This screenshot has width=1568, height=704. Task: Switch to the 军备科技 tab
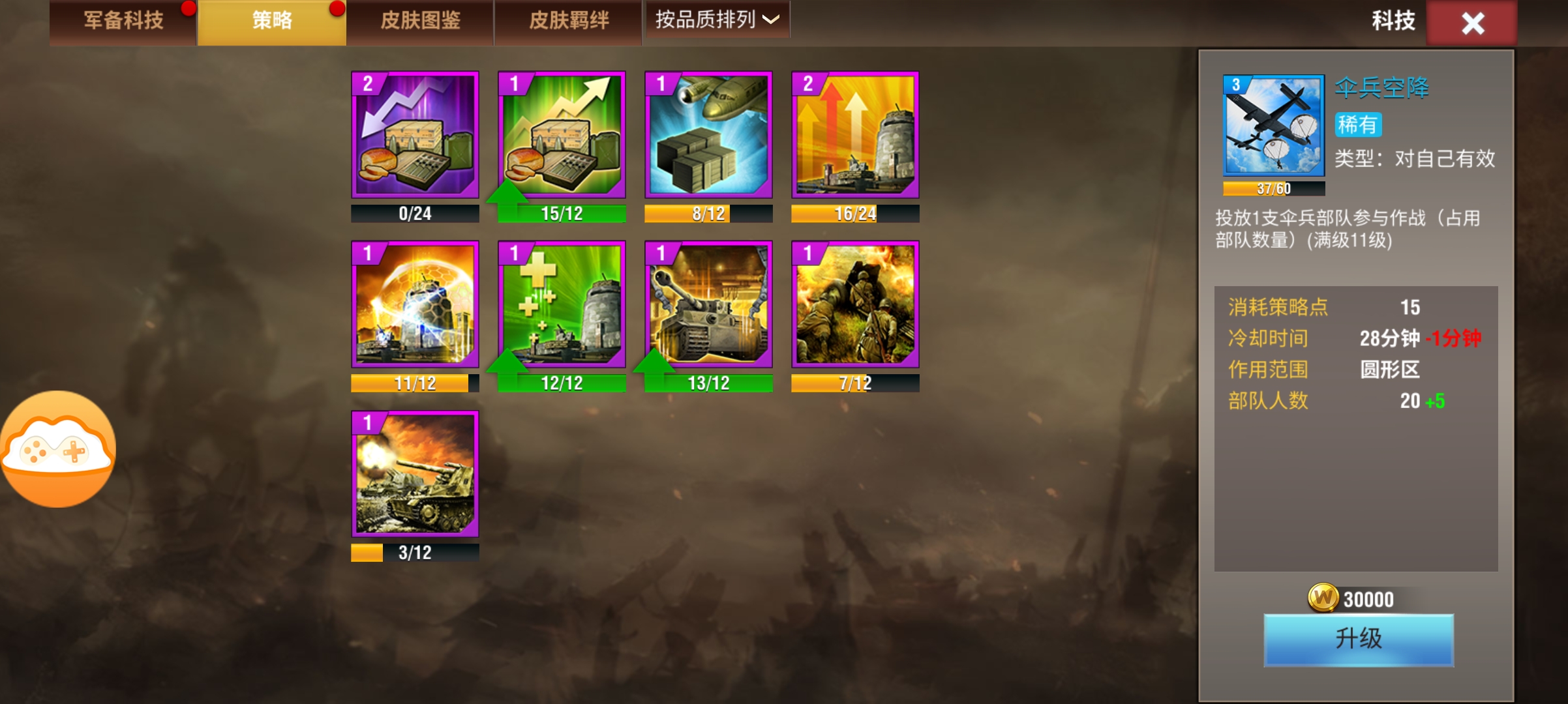(123, 20)
